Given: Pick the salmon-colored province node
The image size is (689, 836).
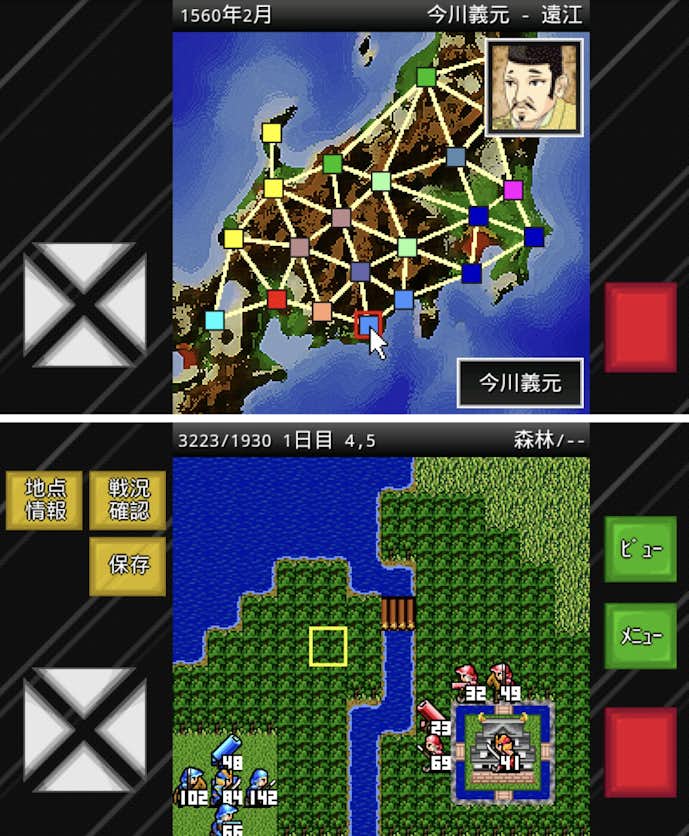Looking at the screenshot, I should [322, 311].
